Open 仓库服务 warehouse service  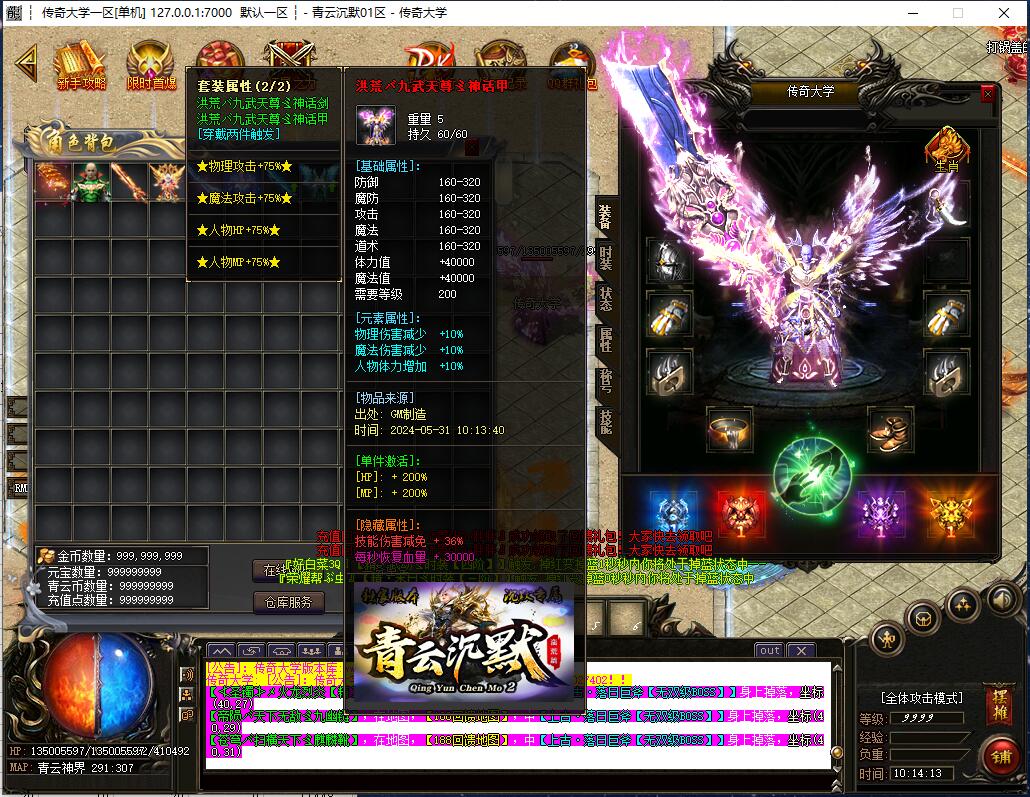pyautogui.click(x=288, y=602)
